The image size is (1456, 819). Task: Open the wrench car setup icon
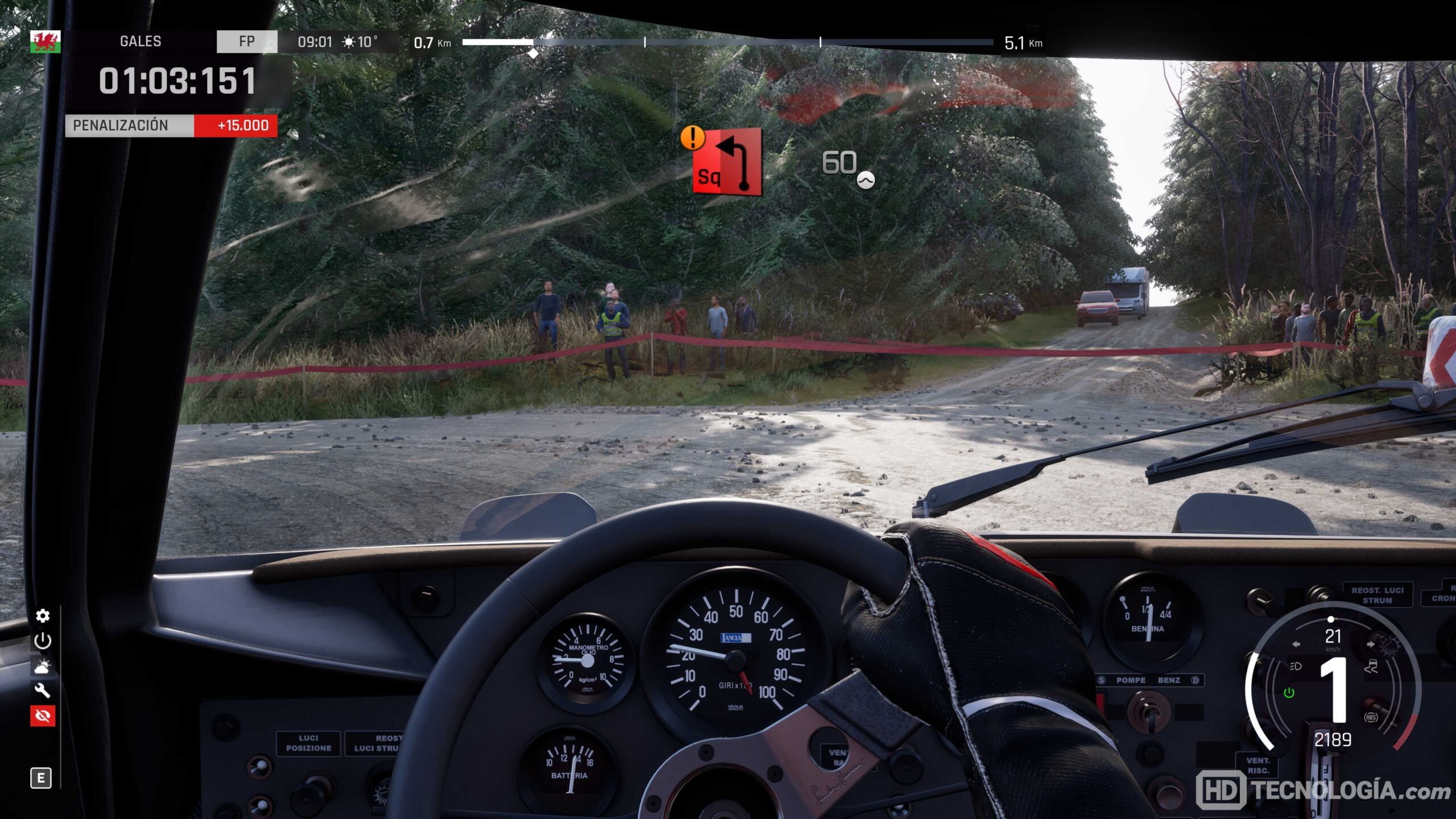click(43, 690)
